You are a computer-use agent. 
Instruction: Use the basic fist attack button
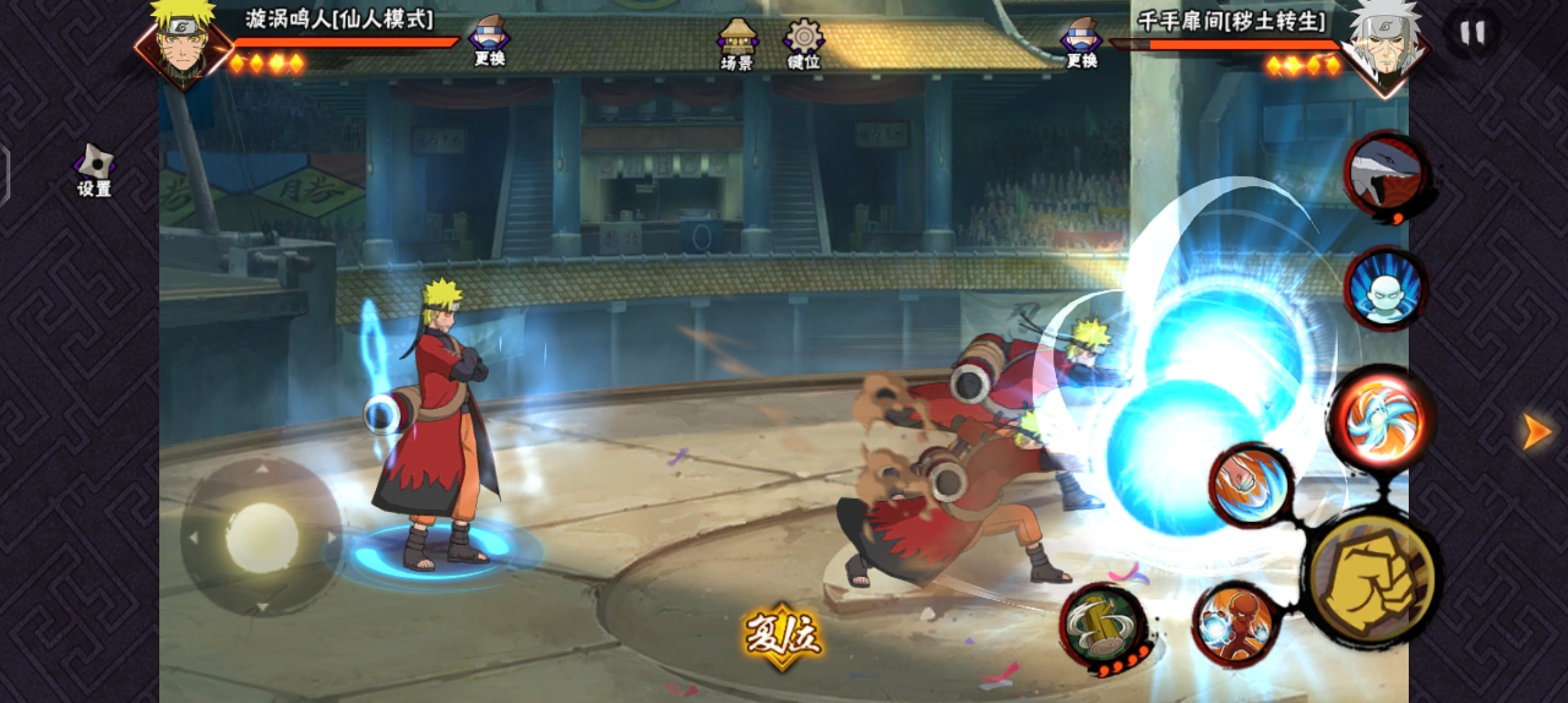[x=1372, y=579]
